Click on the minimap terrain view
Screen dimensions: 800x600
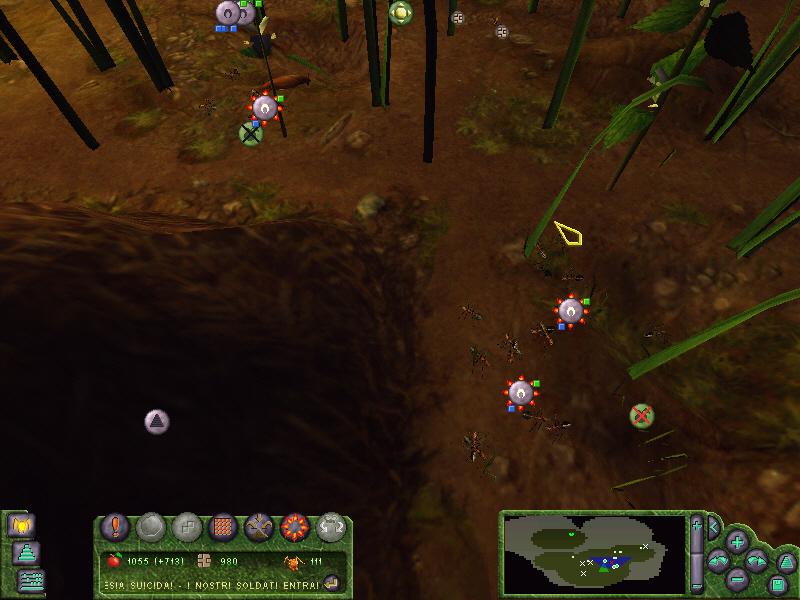click(592, 553)
